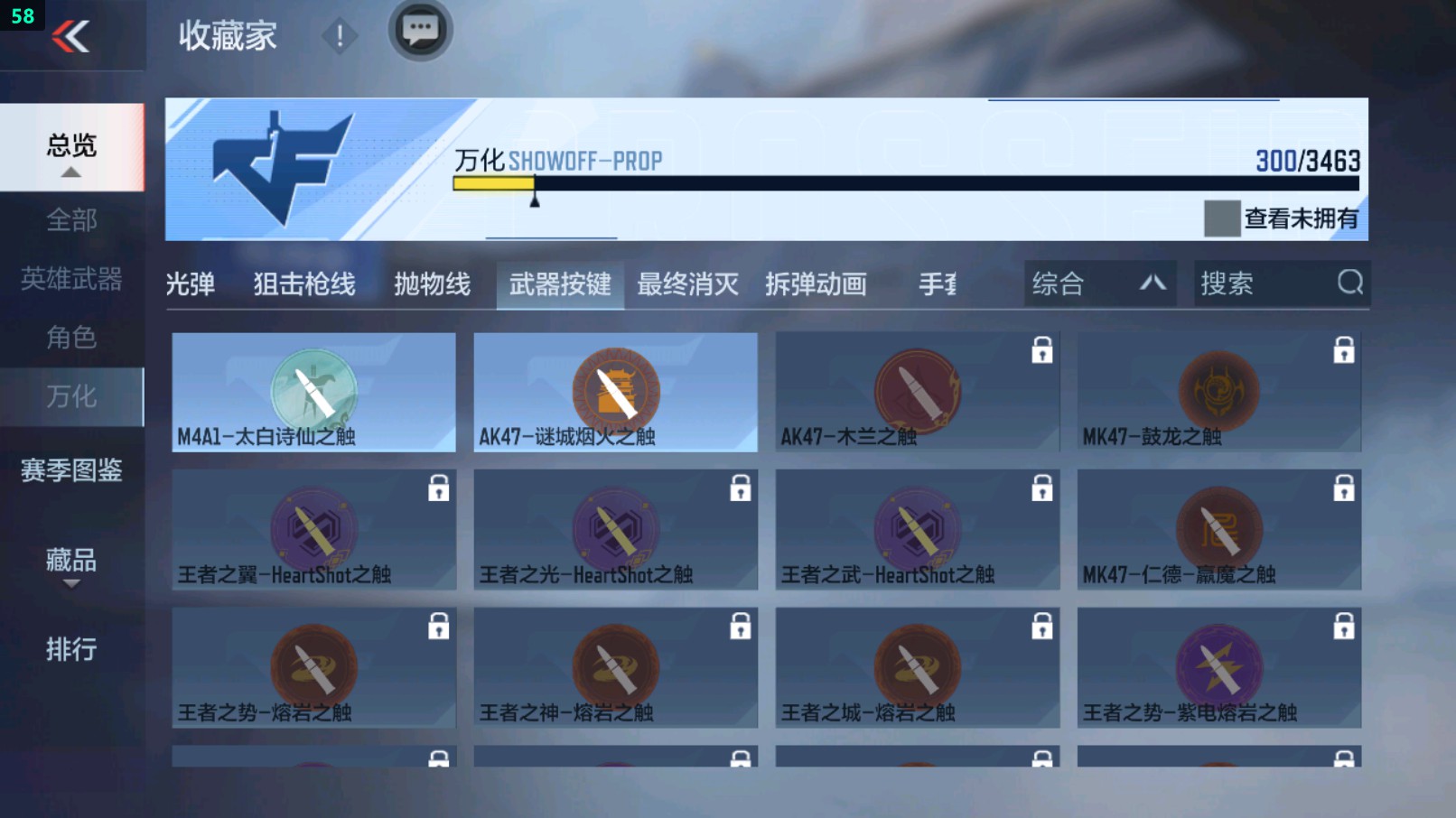Click the lock icon on MK47-鼓龙之触
Screen dimensions: 1456x818
coord(1345,352)
